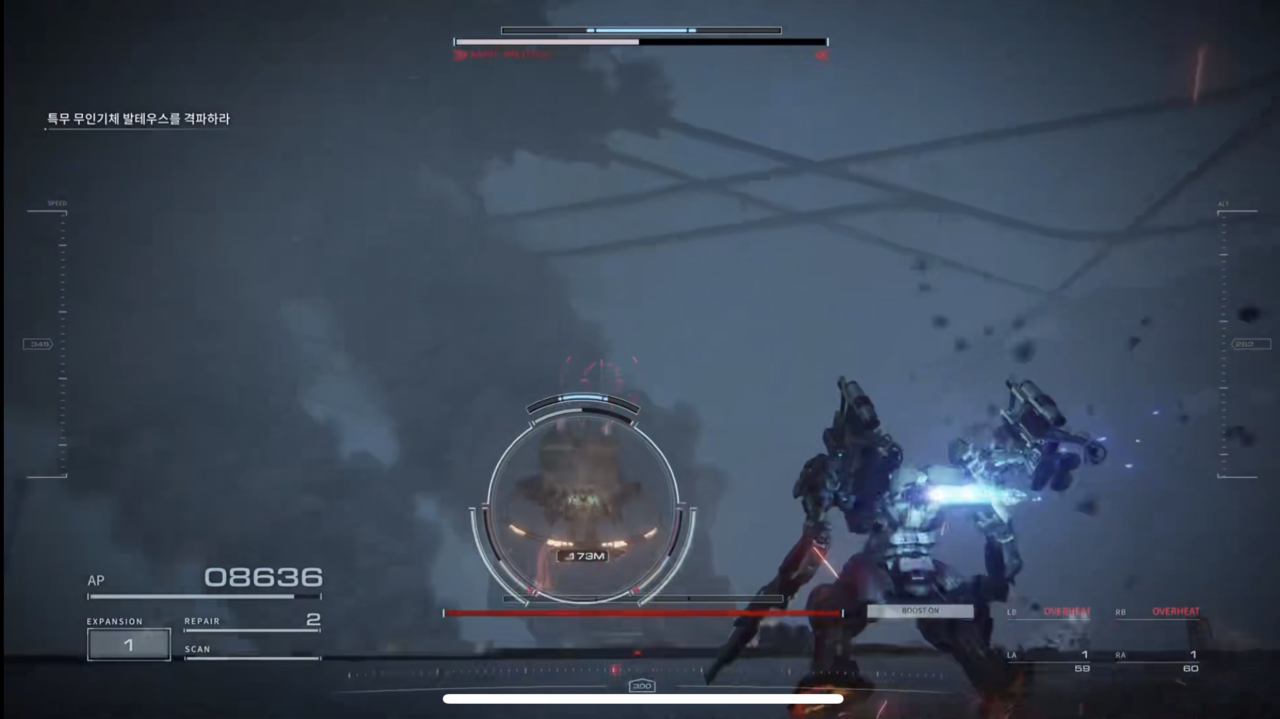This screenshot has width=1280, height=719.
Task: Activate the Expansion slot
Action: coord(128,644)
